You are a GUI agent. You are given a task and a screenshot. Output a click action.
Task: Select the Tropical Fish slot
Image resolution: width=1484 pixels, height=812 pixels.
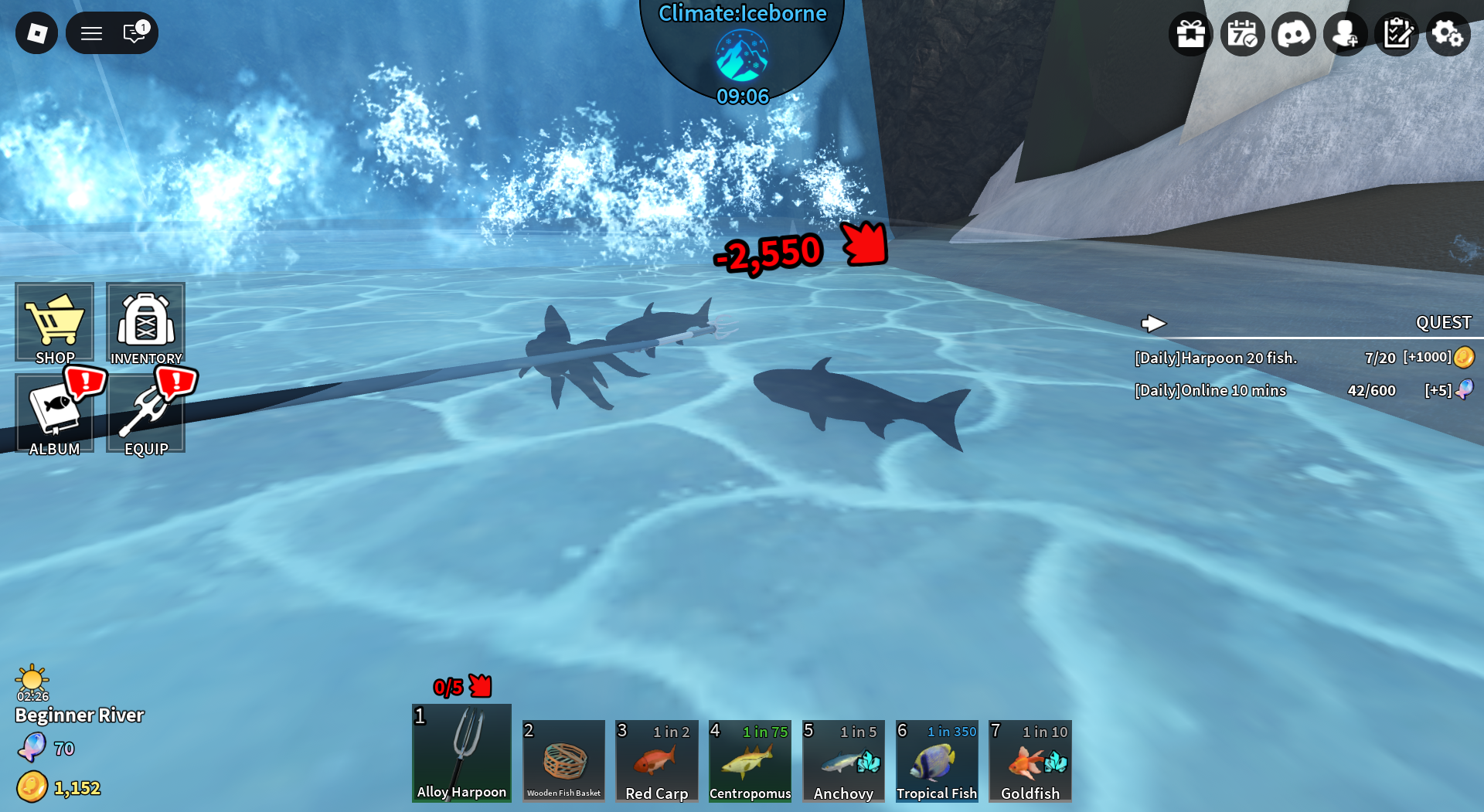(x=937, y=761)
